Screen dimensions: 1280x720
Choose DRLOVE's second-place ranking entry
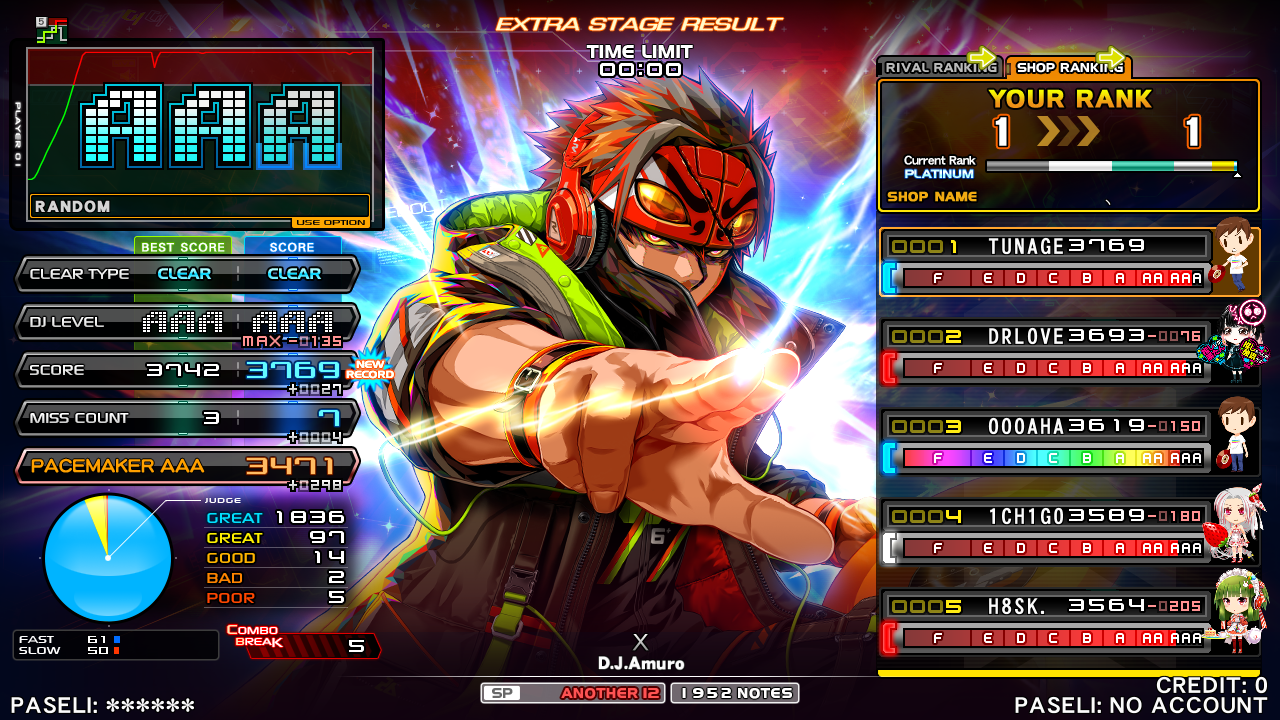coord(1046,352)
